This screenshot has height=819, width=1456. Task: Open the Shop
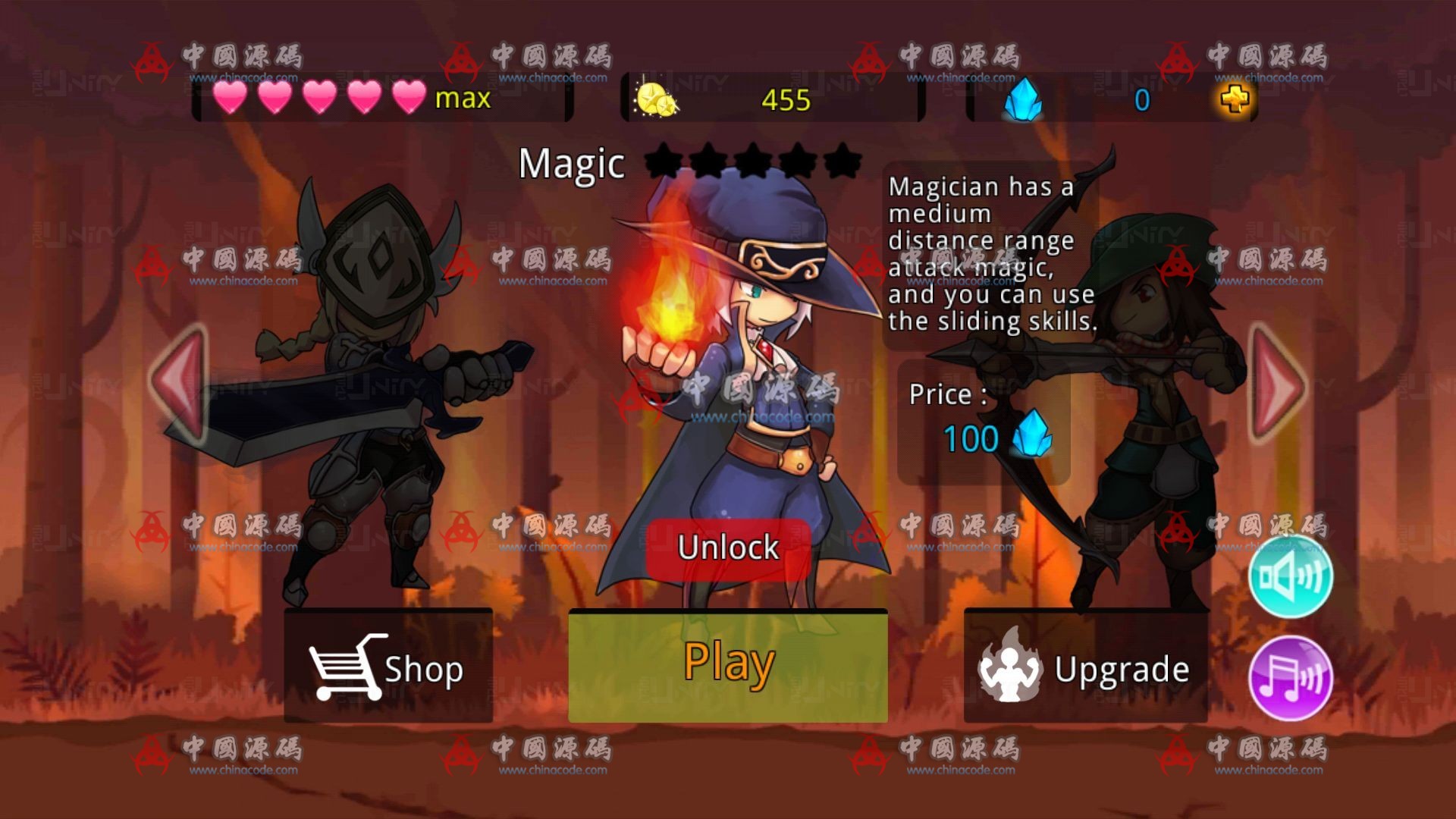[x=388, y=667]
